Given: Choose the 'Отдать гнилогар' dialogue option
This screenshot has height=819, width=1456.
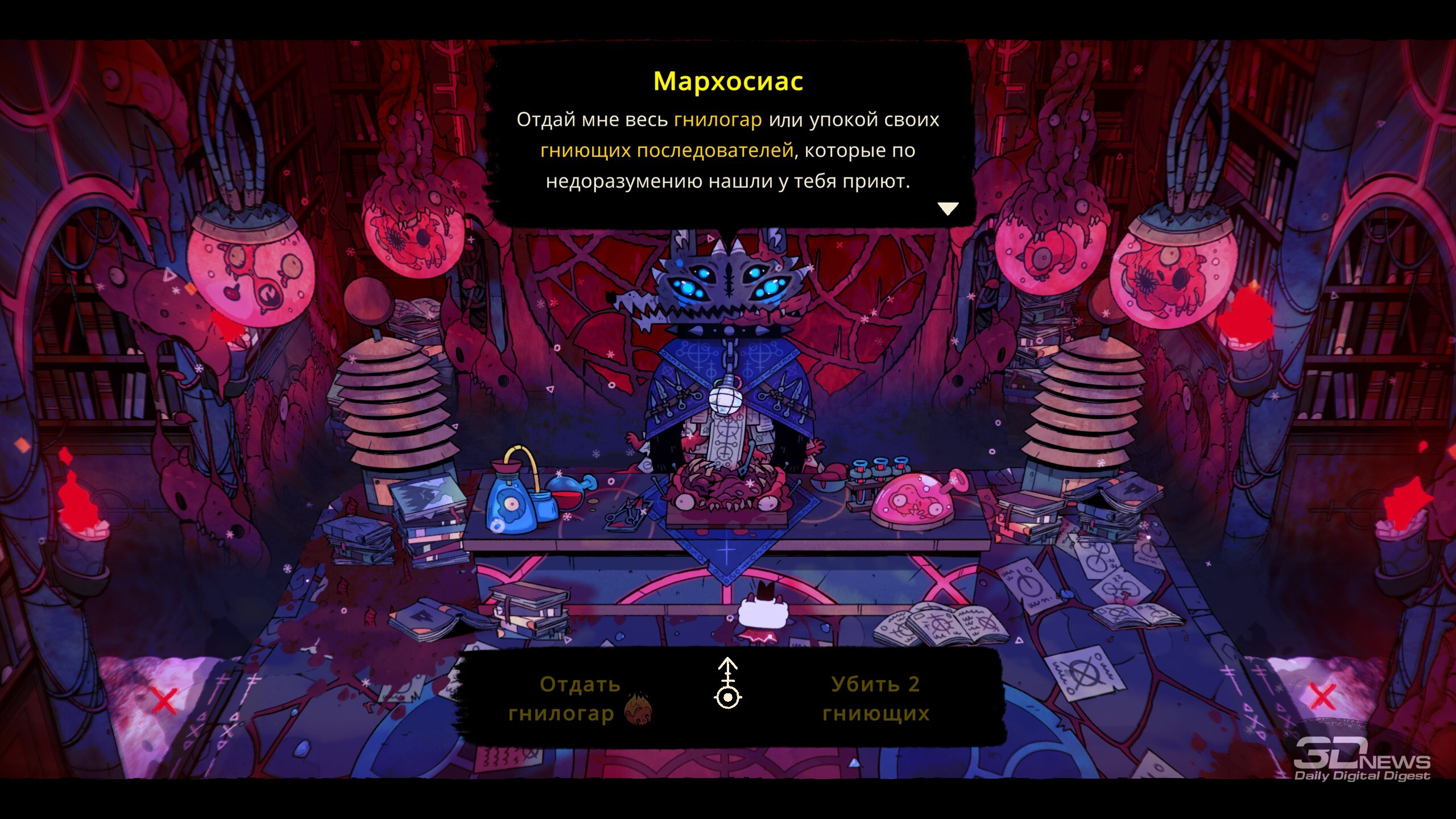Looking at the screenshot, I should (579, 698).
